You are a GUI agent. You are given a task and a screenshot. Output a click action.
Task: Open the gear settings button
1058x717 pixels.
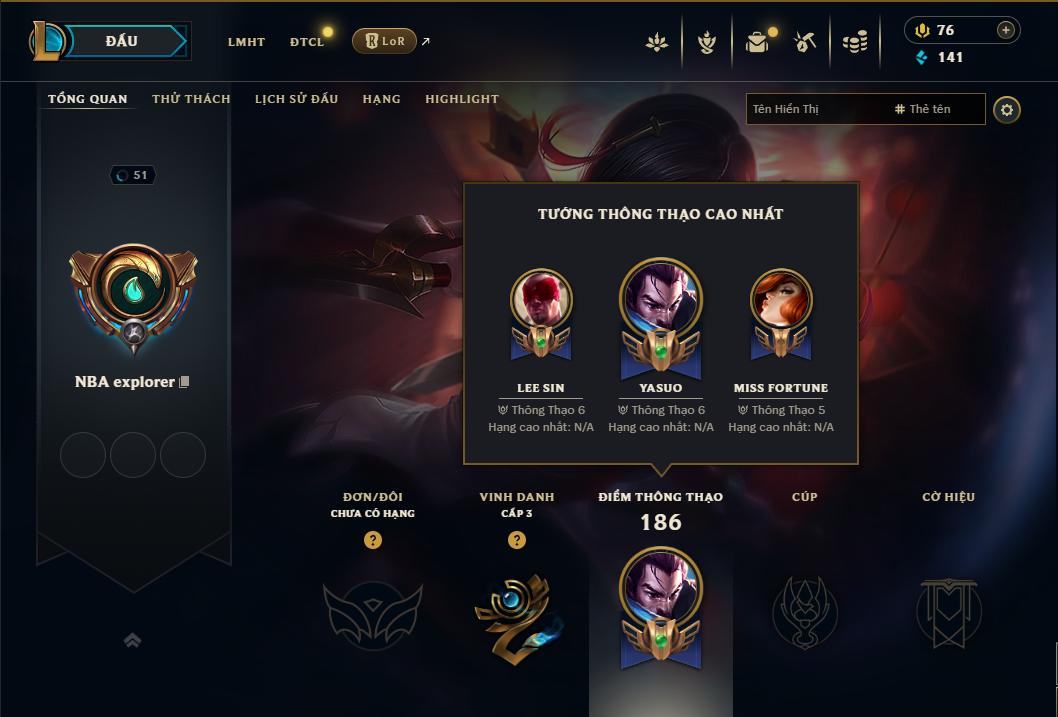pyautogui.click(x=1007, y=110)
